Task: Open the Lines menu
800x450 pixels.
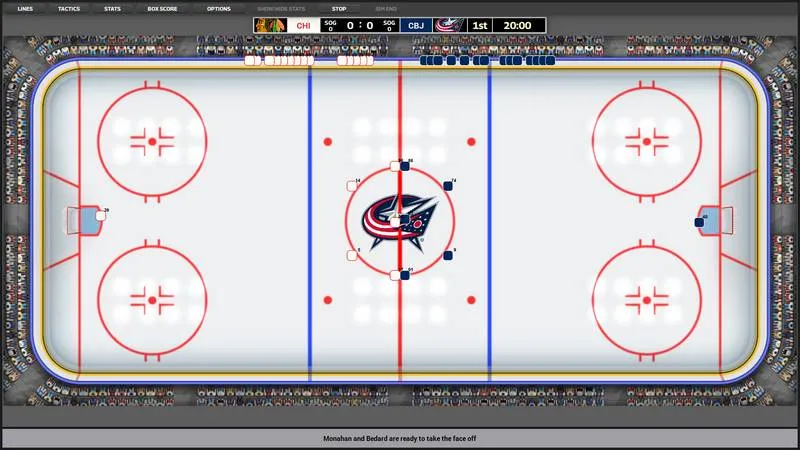Action: click(x=25, y=8)
